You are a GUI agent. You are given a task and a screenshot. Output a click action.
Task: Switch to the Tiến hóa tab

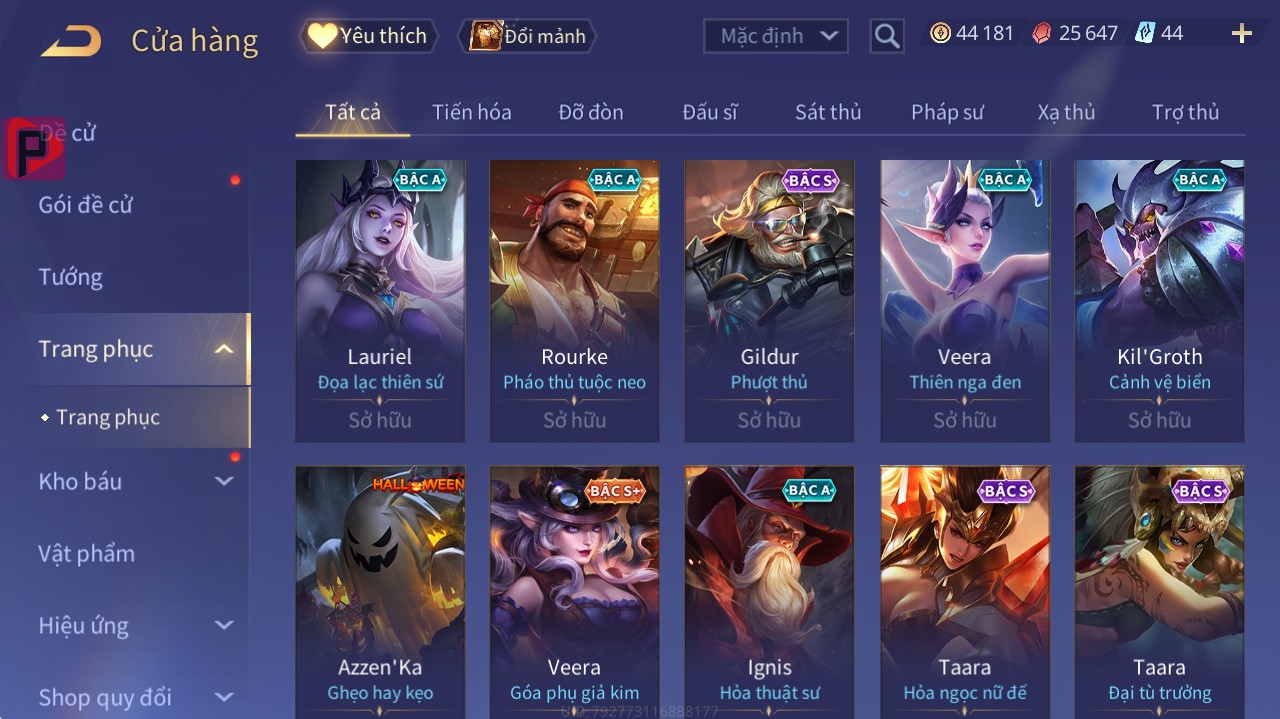[x=471, y=112]
